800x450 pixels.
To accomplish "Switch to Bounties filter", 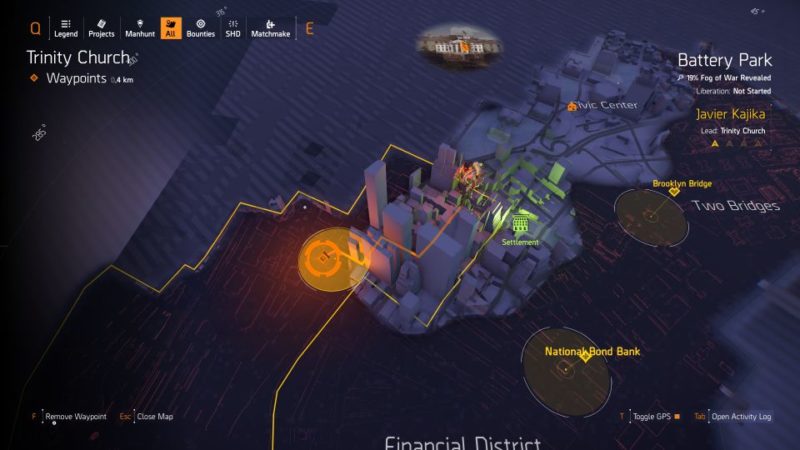I will pyautogui.click(x=200, y=28).
